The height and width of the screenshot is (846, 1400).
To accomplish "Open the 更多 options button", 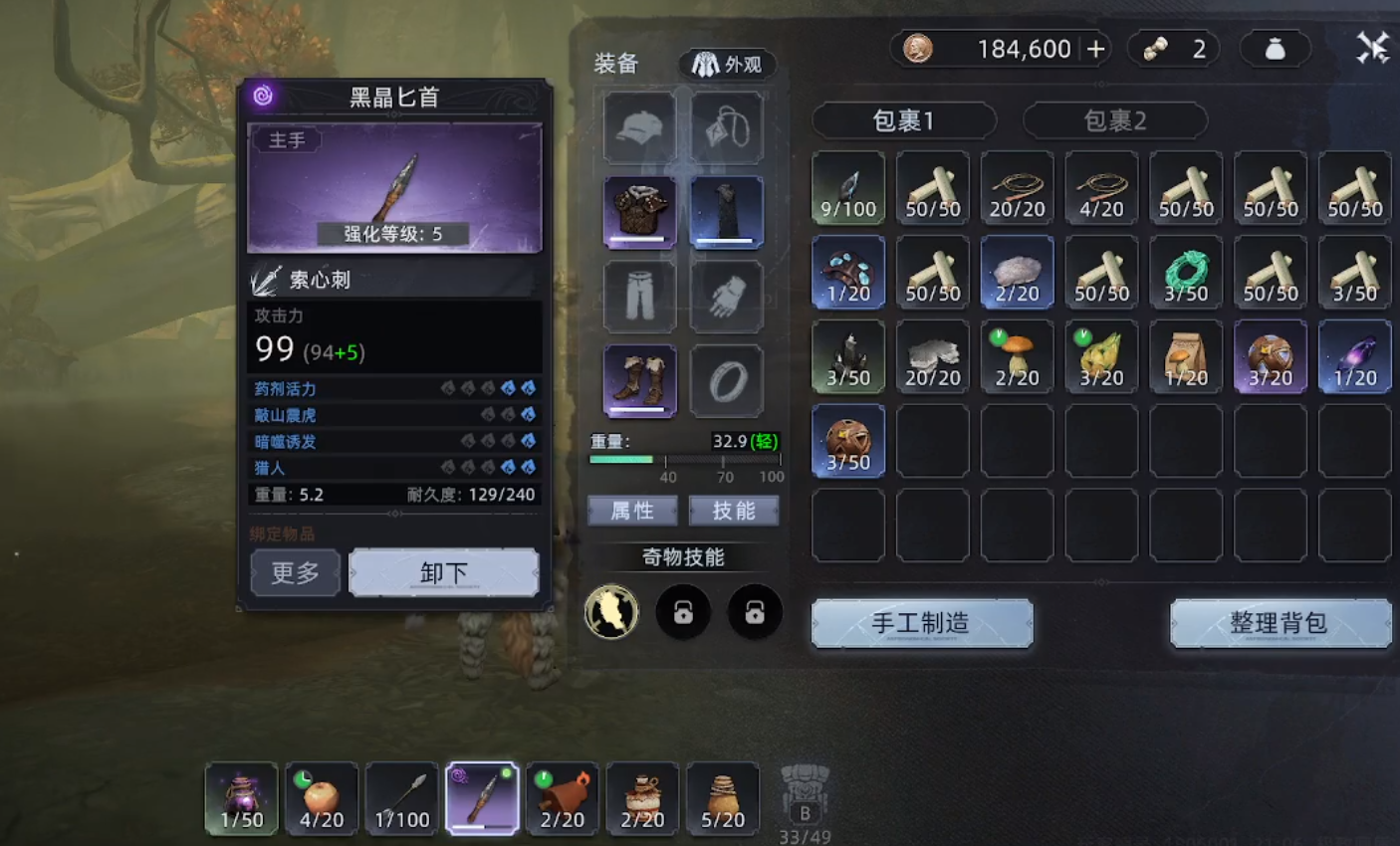I will pos(295,573).
